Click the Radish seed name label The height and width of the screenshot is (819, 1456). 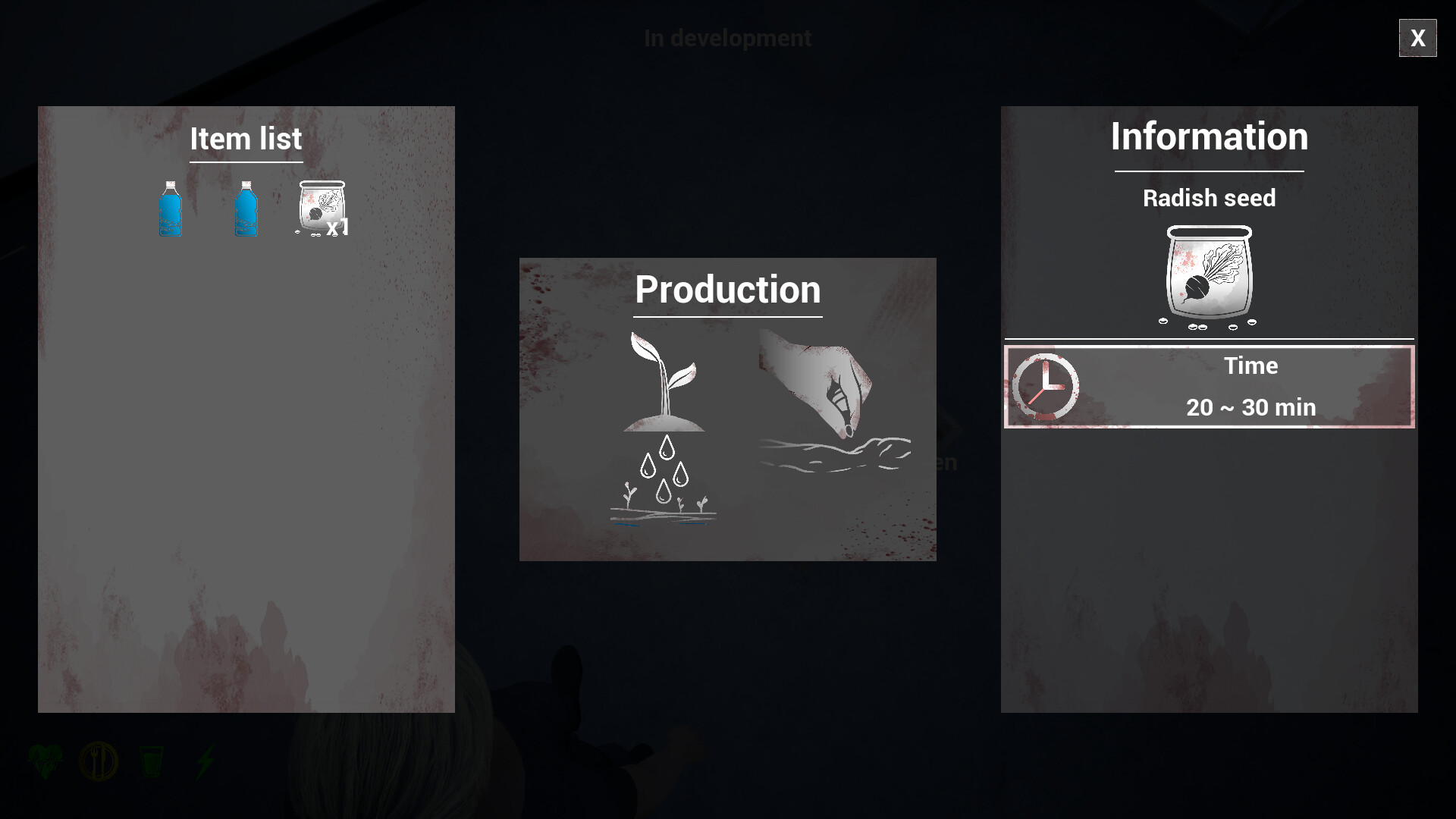click(1209, 198)
